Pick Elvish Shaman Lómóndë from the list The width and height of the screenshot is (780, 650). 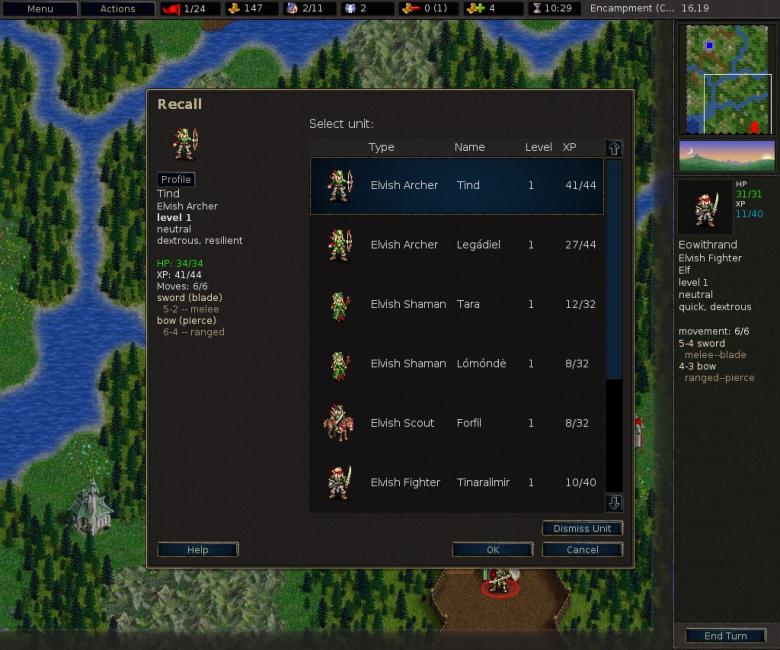tap(456, 364)
